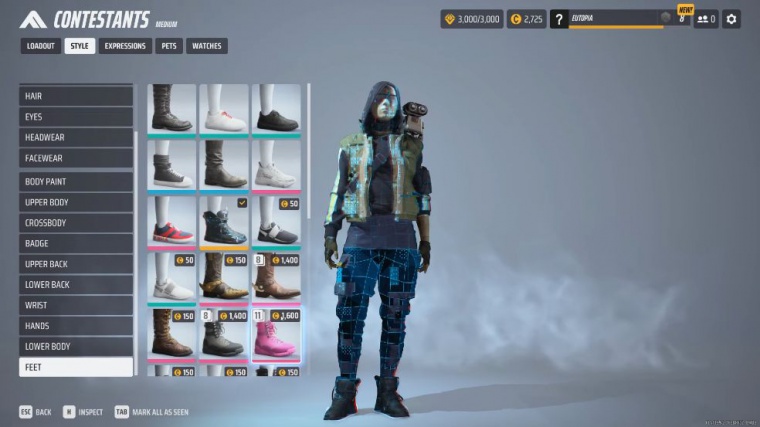This screenshot has width=760, height=427.
Task: Switch to the Loadout tab
Action: point(41,46)
